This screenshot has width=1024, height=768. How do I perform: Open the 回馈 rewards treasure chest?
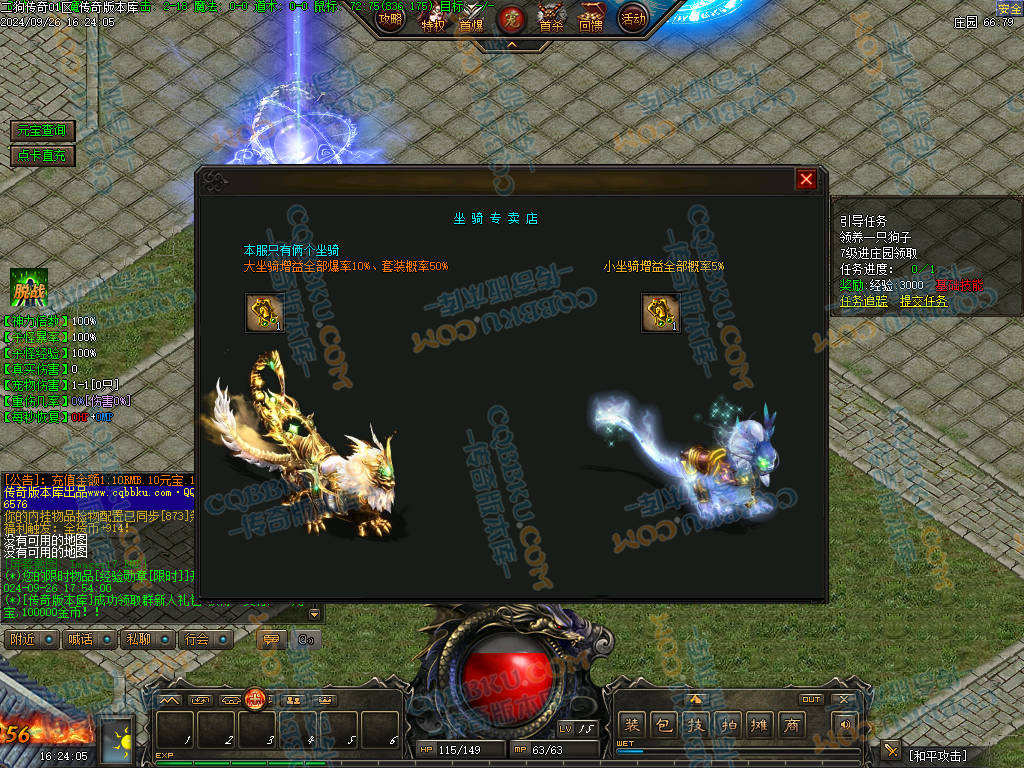coord(591,18)
